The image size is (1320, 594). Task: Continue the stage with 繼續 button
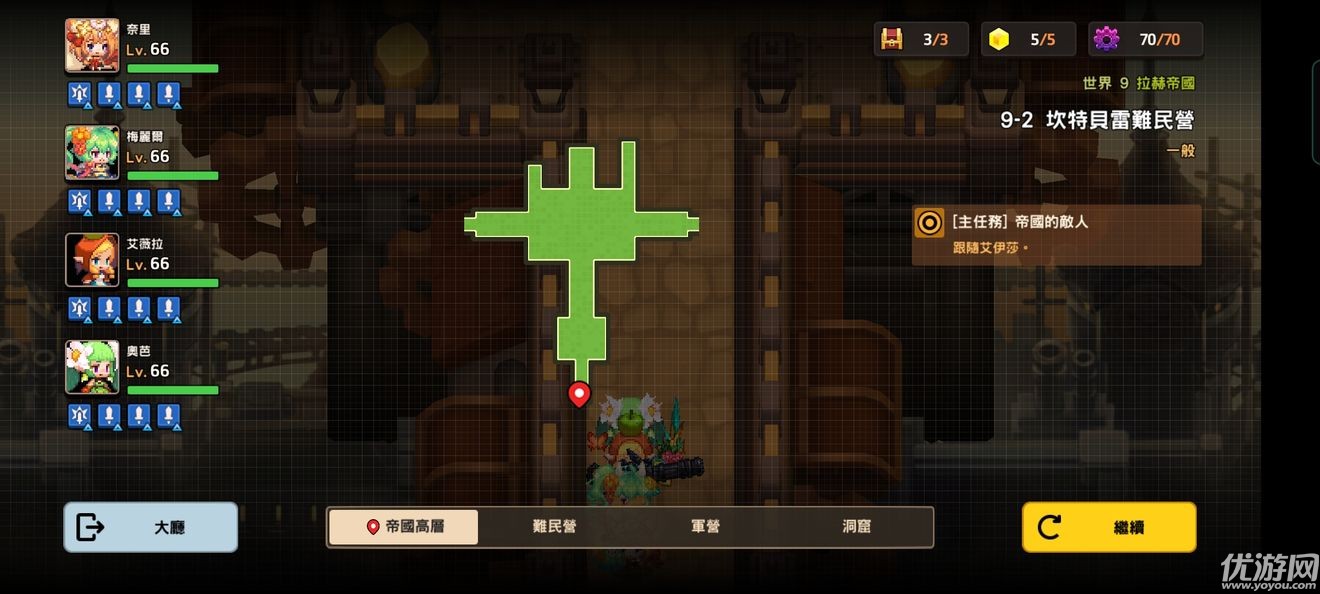click(1108, 527)
